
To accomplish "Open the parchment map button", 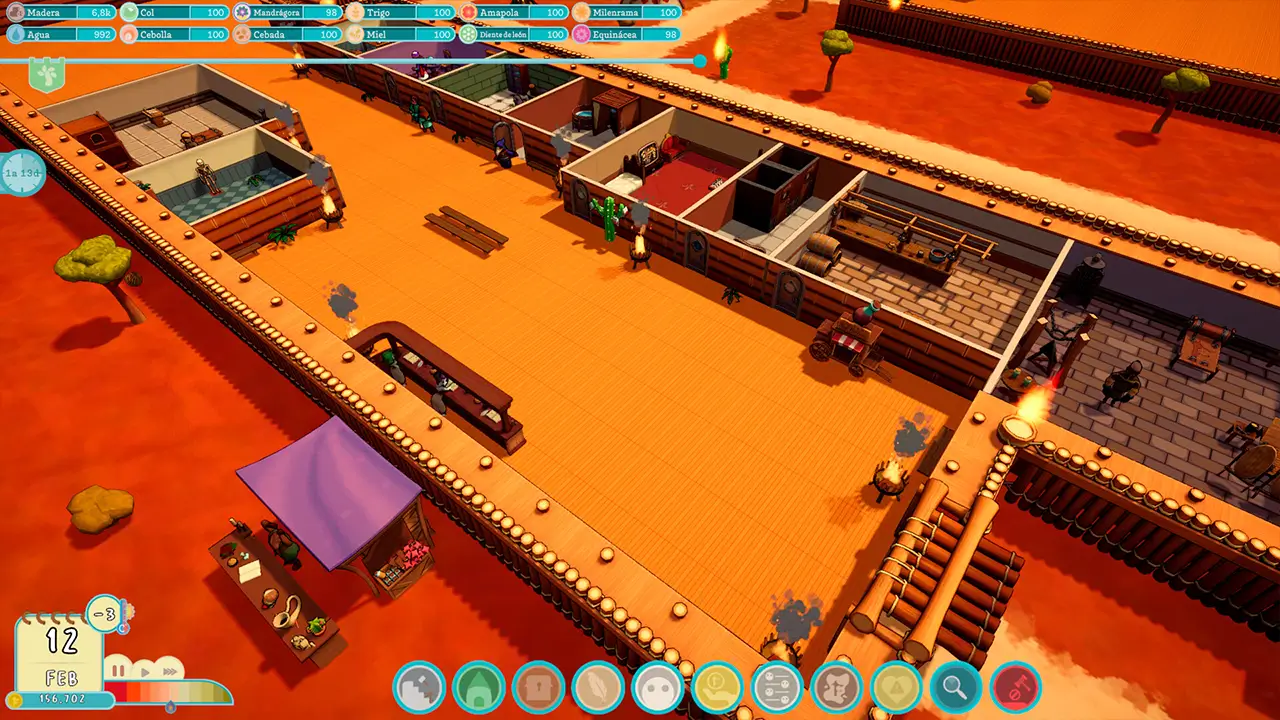I will point(837,688).
